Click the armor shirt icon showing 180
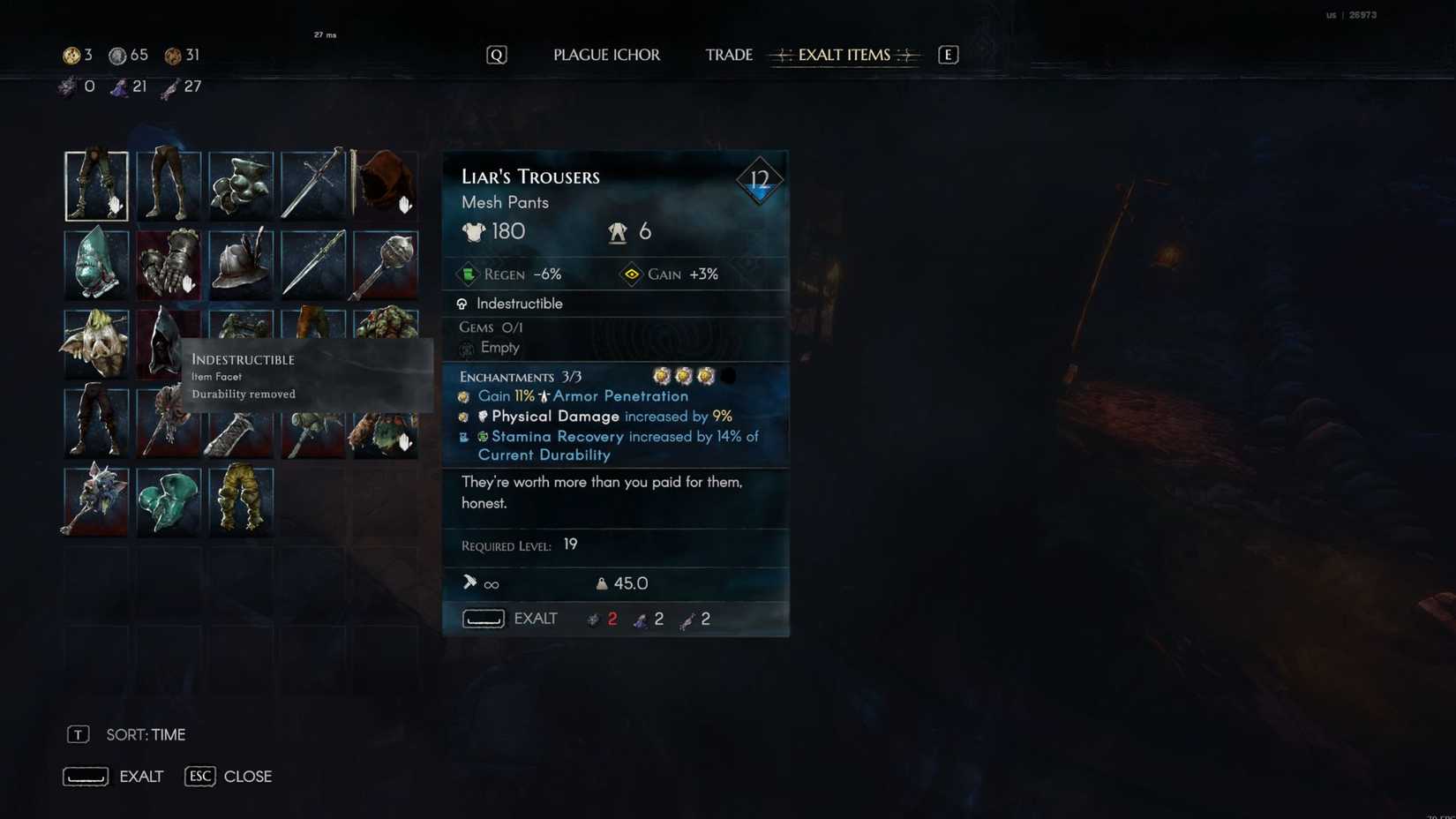The width and height of the screenshot is (1456, 819). (475, 231)
